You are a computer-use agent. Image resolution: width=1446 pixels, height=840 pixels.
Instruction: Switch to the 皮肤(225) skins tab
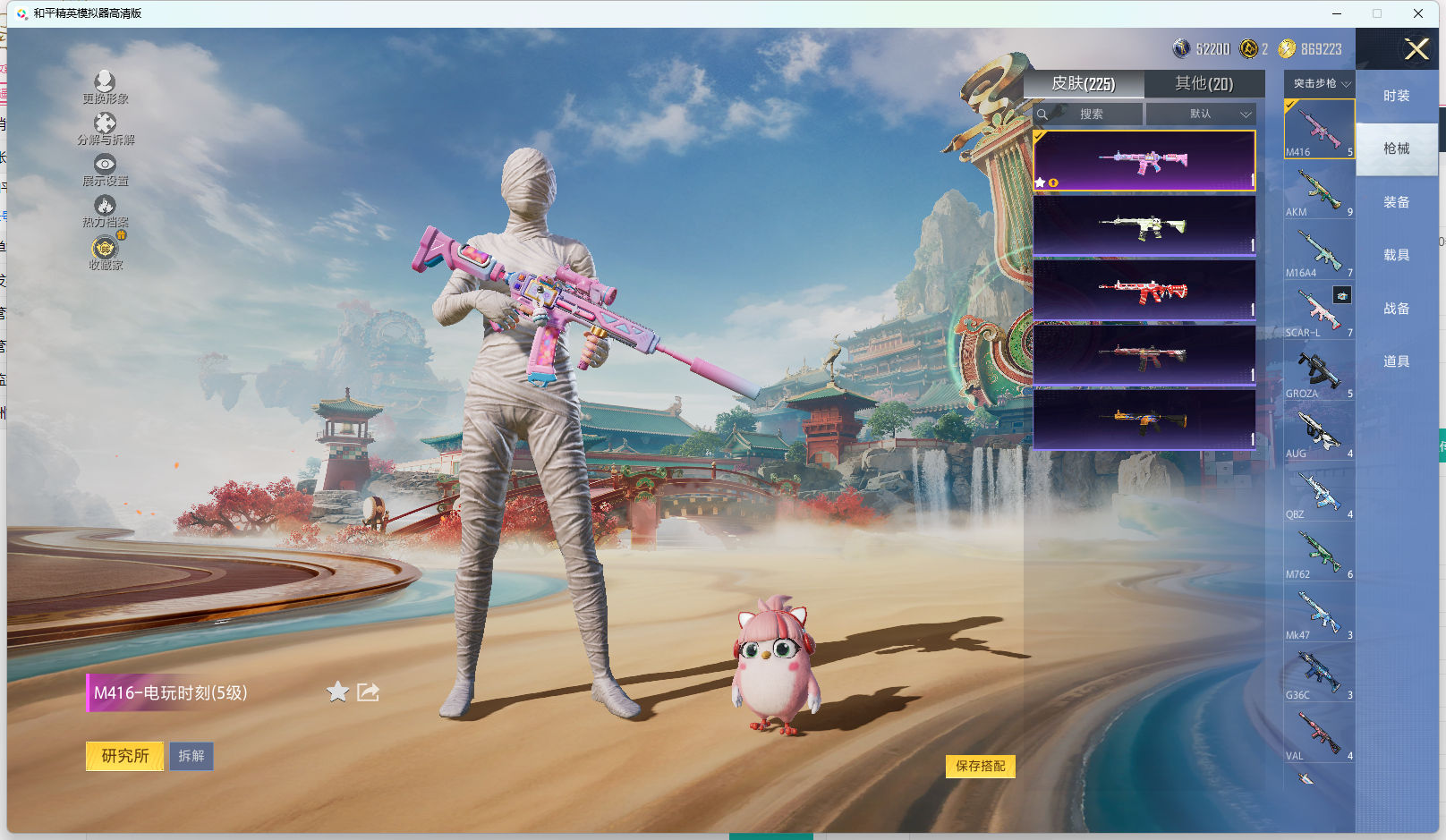click(x=1083, y=84)
